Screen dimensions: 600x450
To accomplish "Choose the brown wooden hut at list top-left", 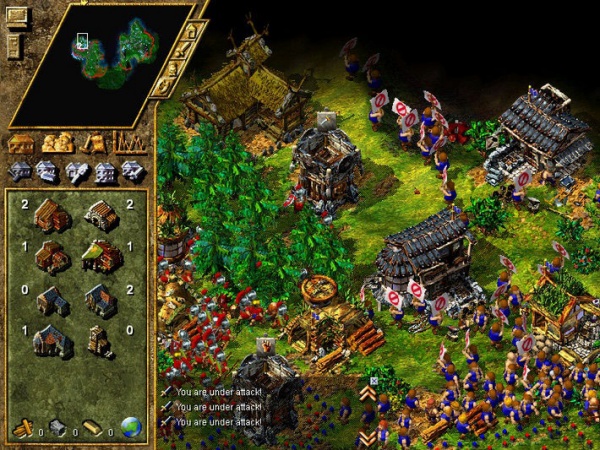I will [x=50, y=214].
